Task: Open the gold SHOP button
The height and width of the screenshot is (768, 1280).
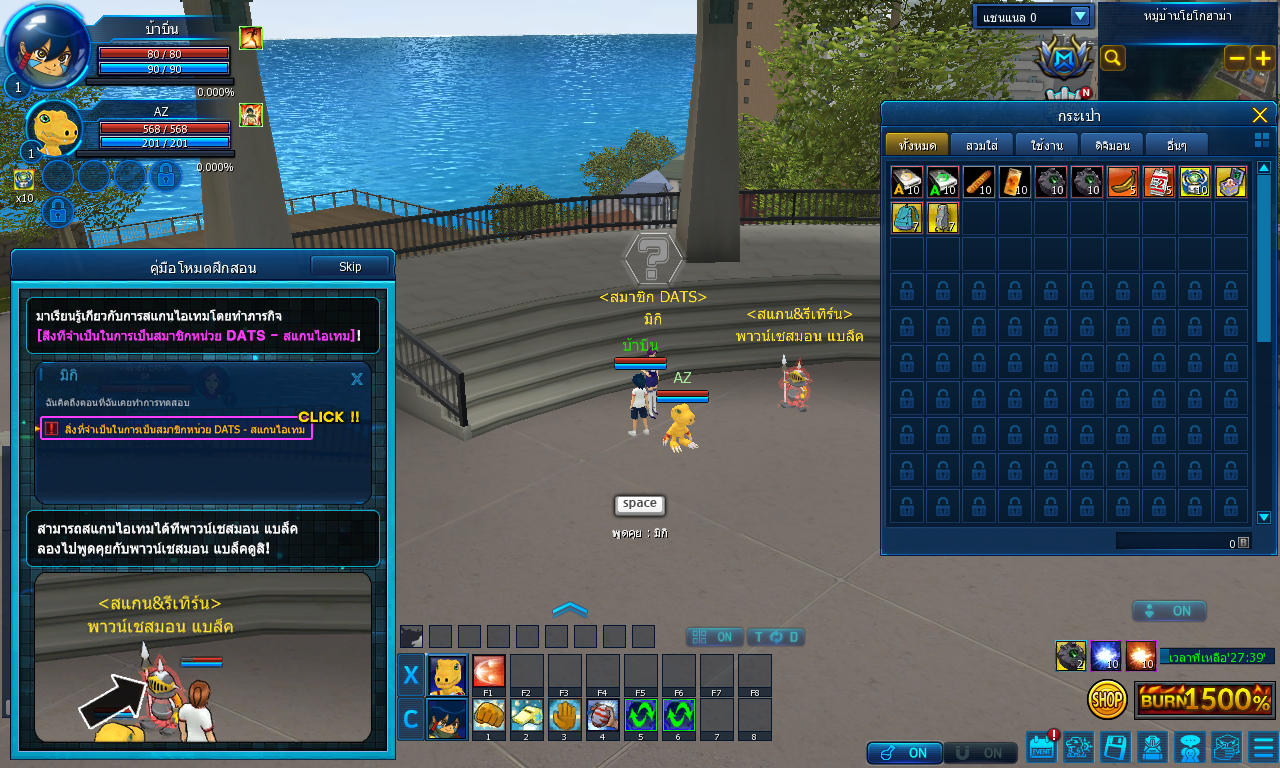Action: coord(1107,699)
